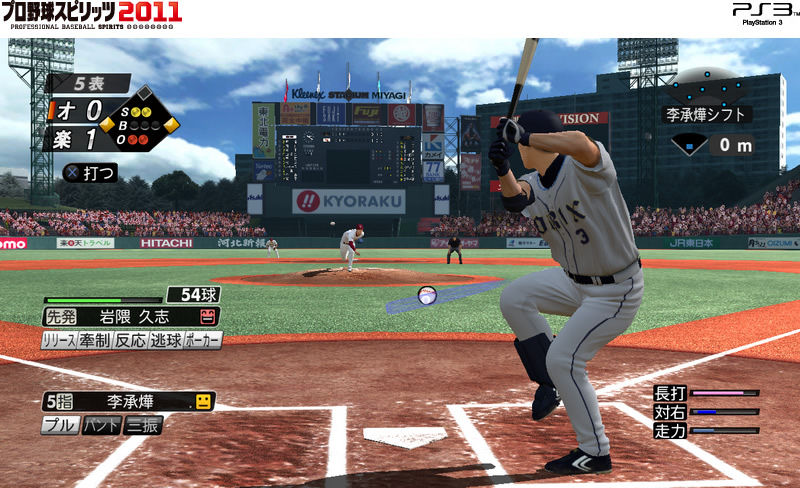This screenshot has height=488, width=800.
Task: Select the 李承燁シフト defensive shift label
Action: 708,114
